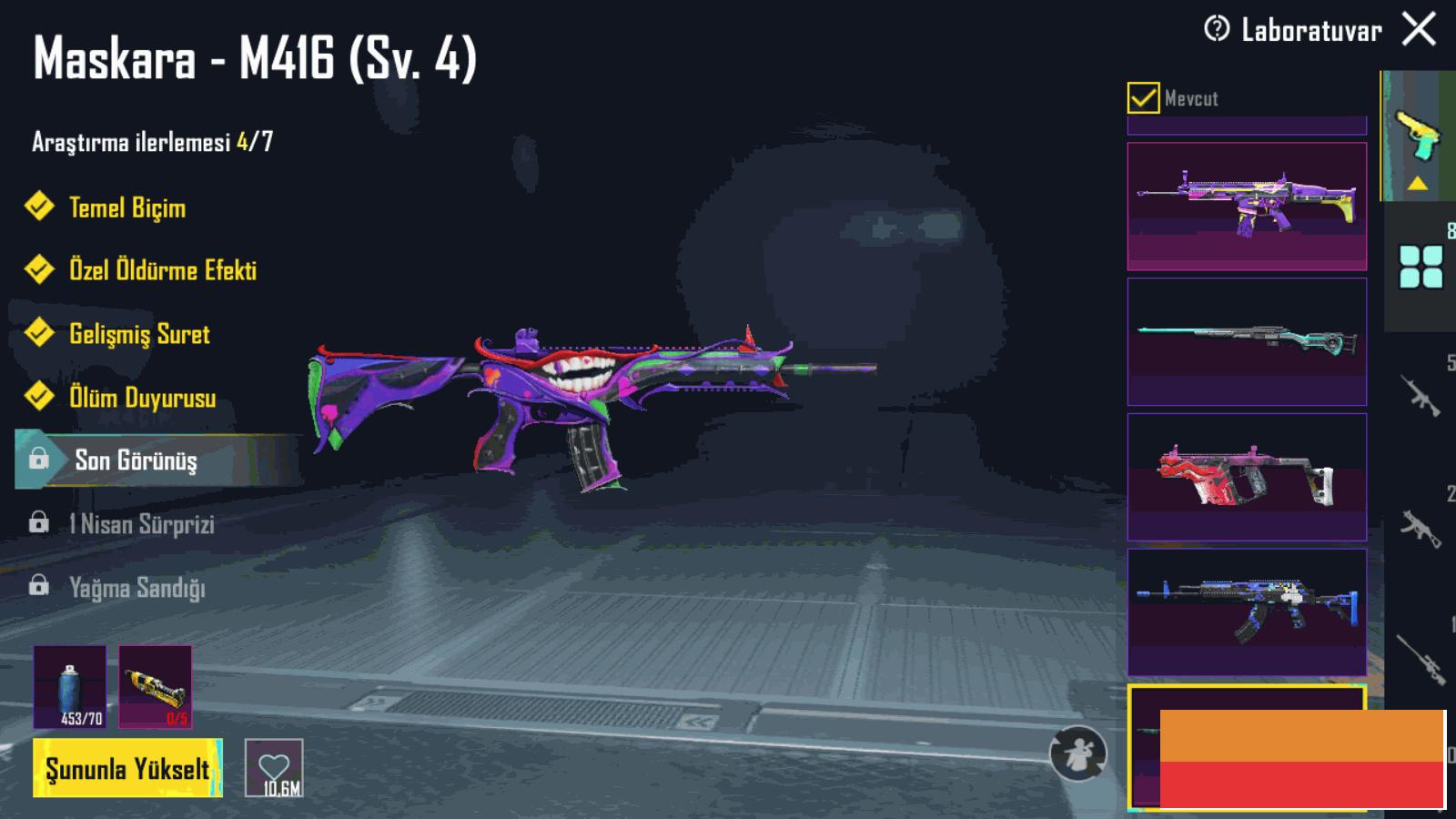Screen dimensions: 1456x819
Task: Choose Özel Öldürme Efekti stage
Action: click(x=162, y=270)
